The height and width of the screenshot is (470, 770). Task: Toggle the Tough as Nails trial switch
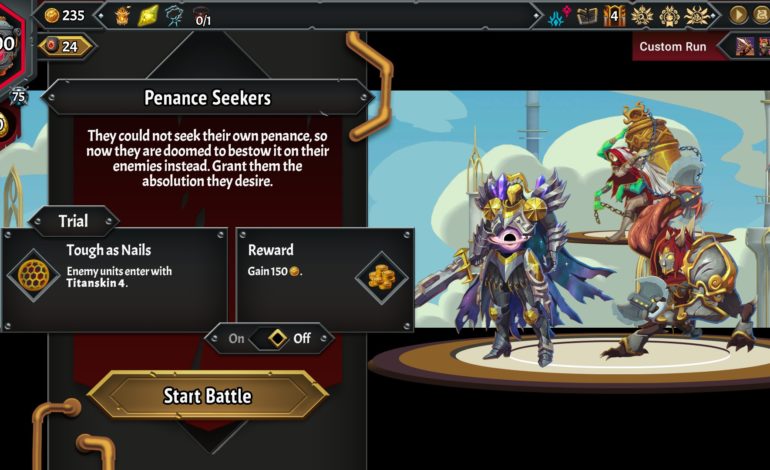269,338
